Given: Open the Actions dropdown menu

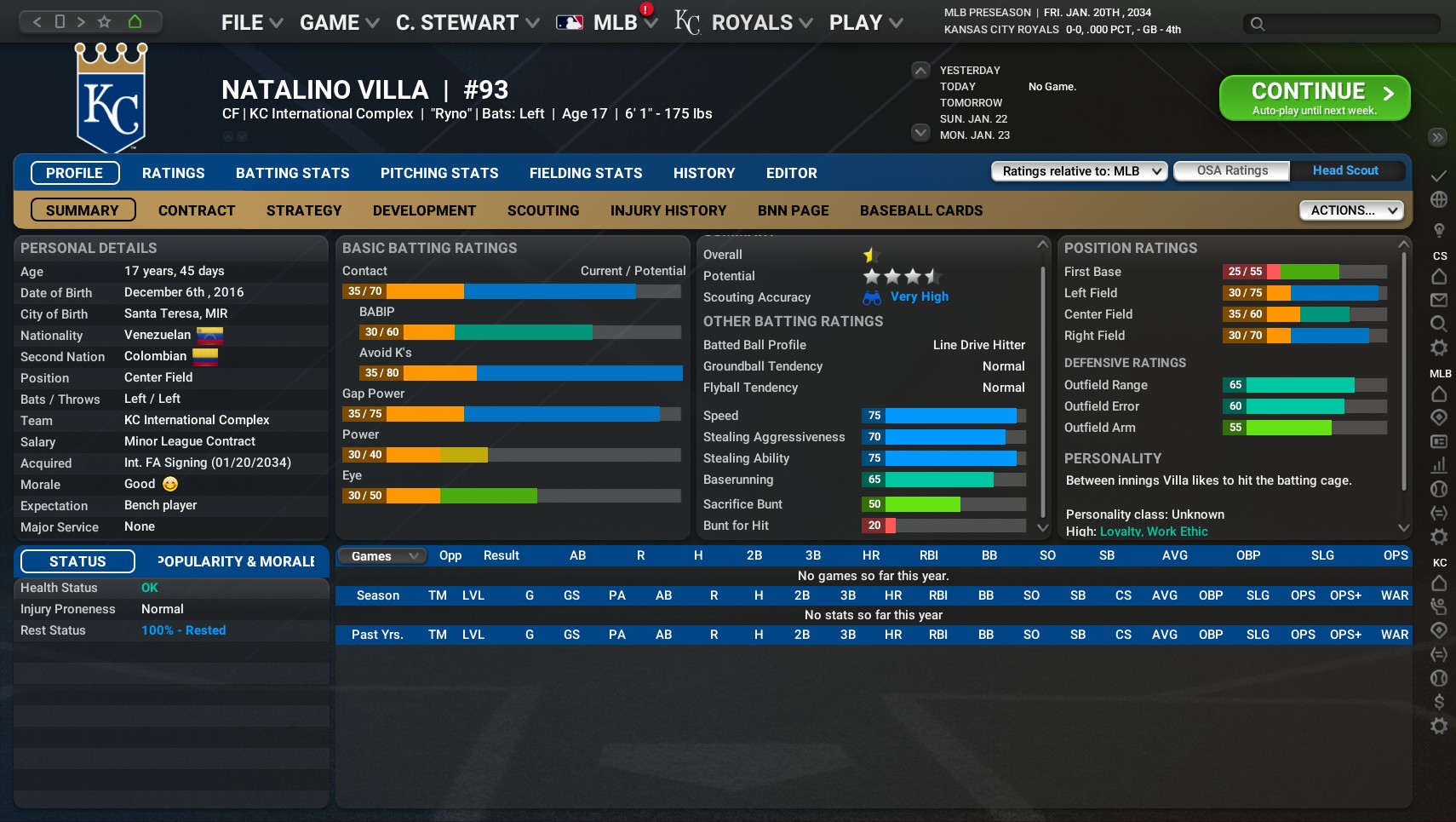Looking at the screenshot, I should pos(1350,210).
